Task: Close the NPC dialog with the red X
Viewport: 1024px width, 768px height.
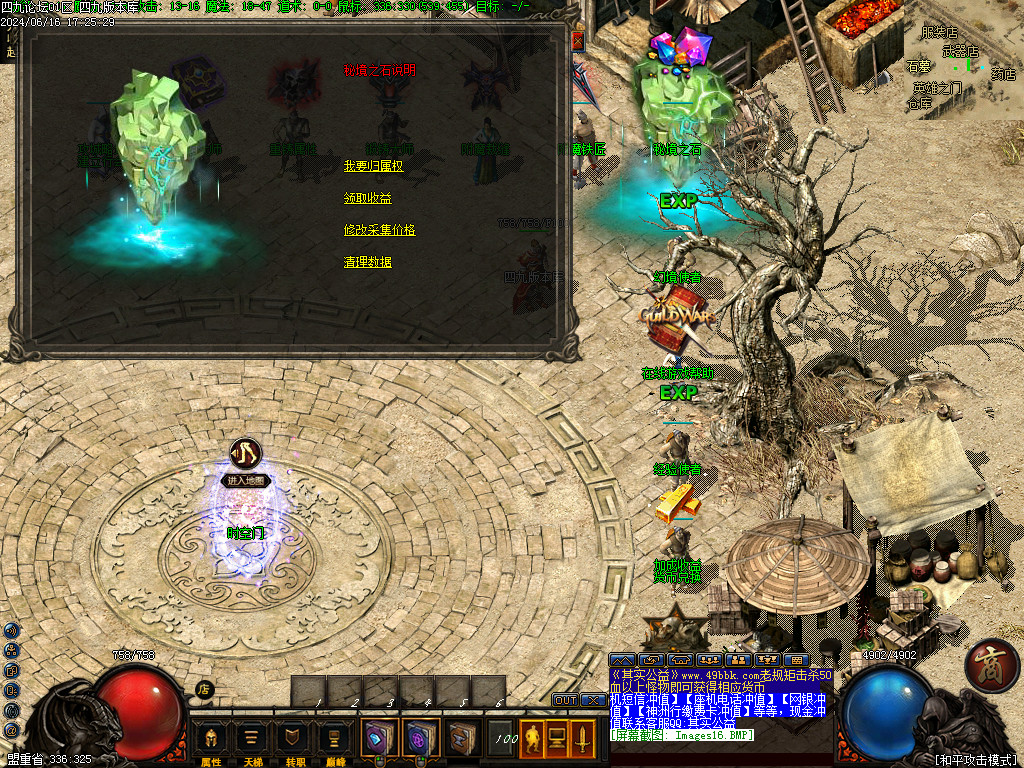Action: point(577,41)
